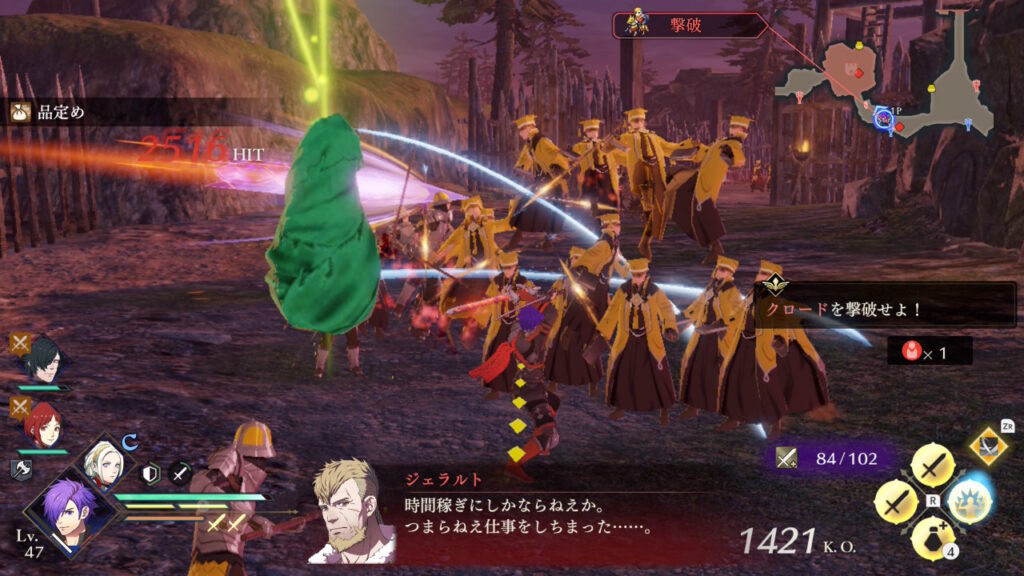Click the sword status icon beside the shield
The image size is (1024, 576).
tap(180, 474)
